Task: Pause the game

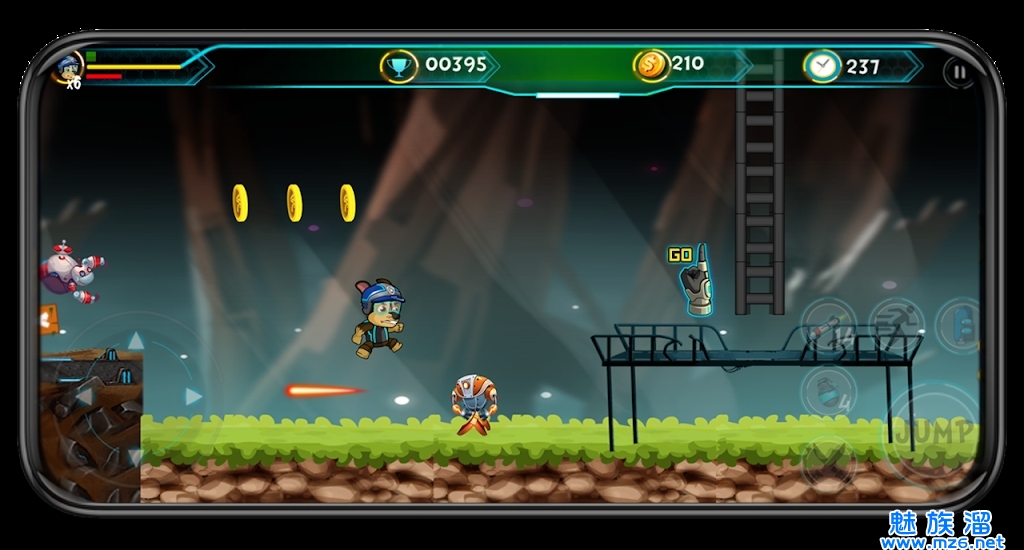Action: click(958, 72)
